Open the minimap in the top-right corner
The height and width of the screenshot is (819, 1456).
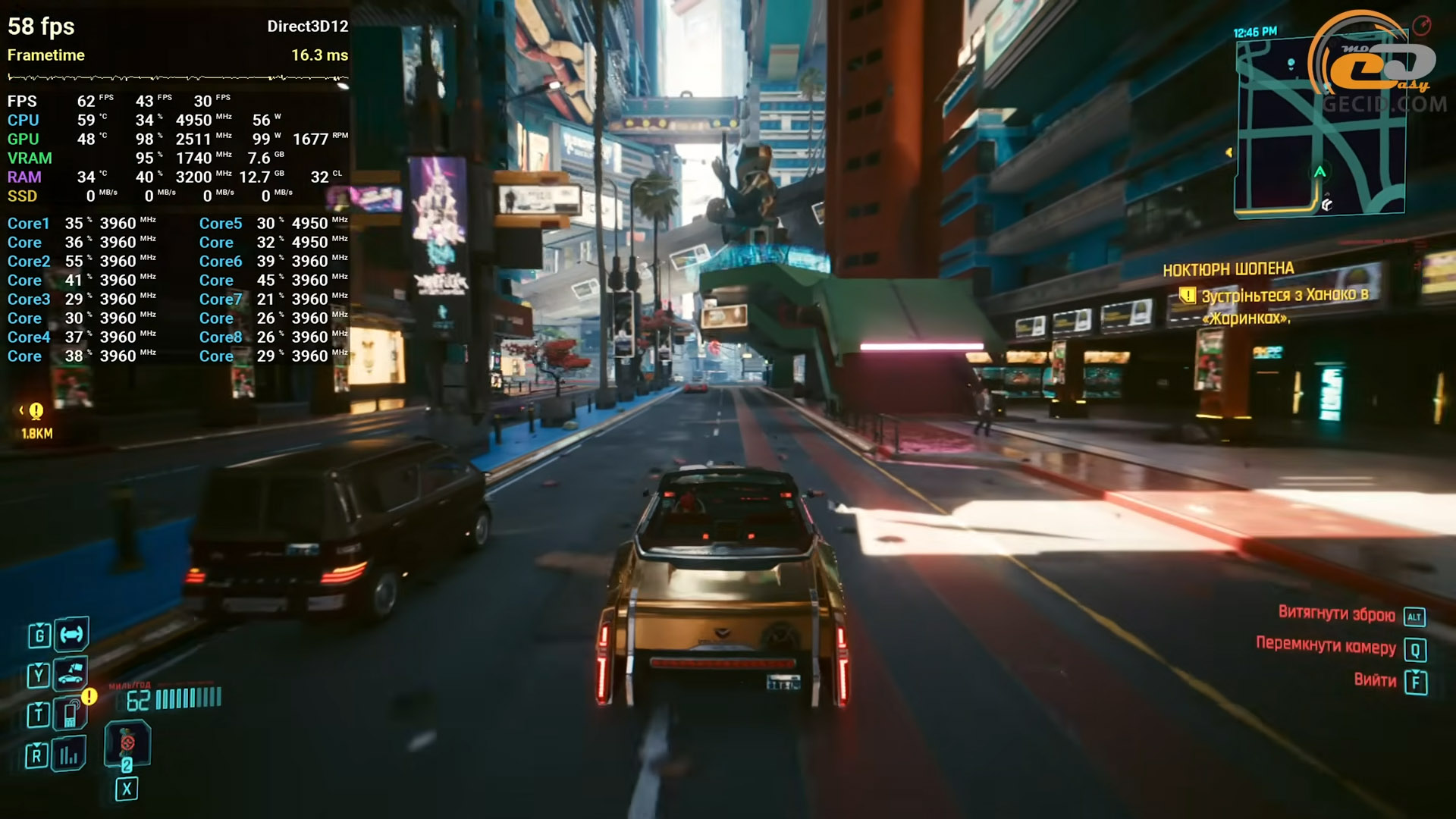click(x=1319, y=127)
